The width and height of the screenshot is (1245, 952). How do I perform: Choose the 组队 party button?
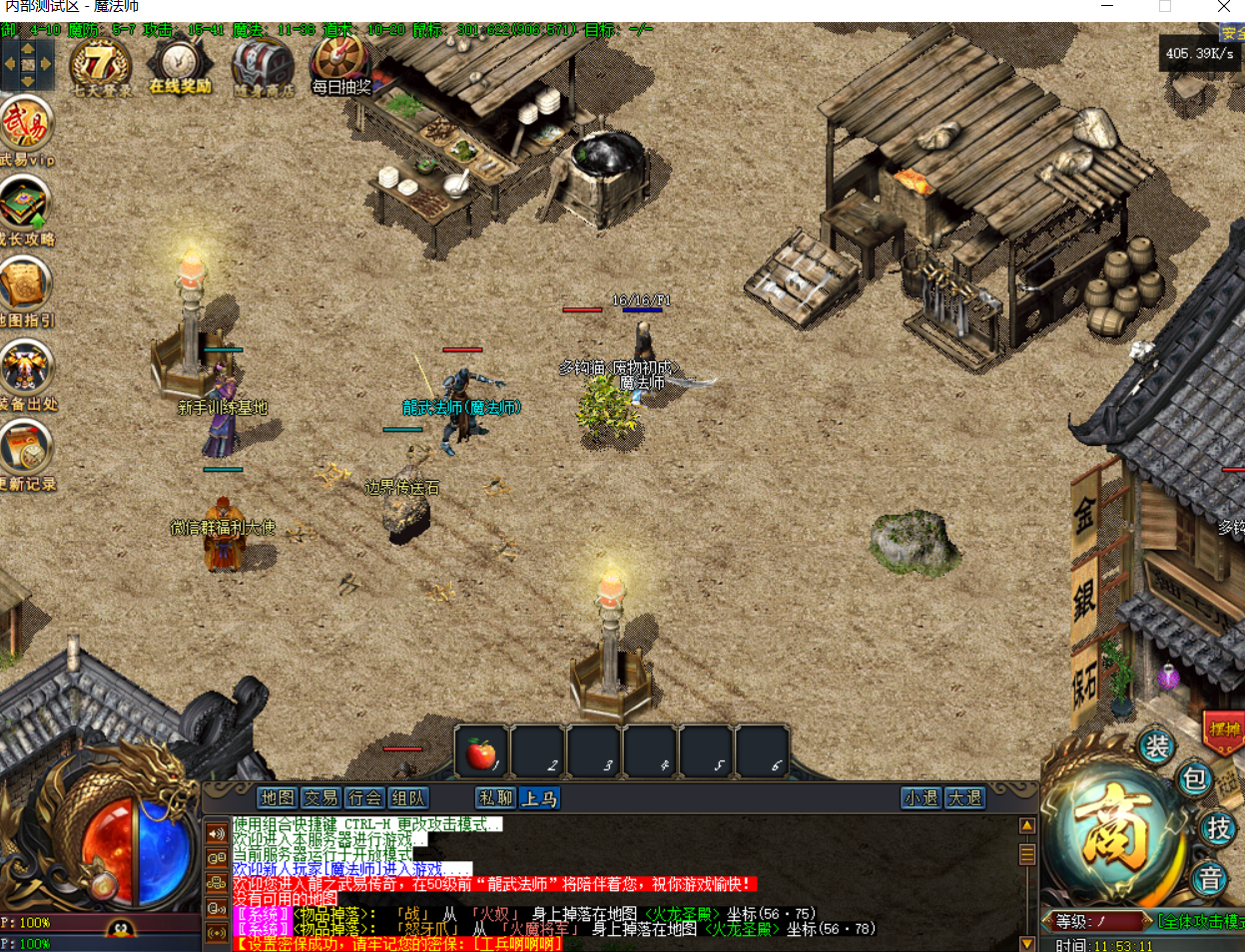coord(408,798)
